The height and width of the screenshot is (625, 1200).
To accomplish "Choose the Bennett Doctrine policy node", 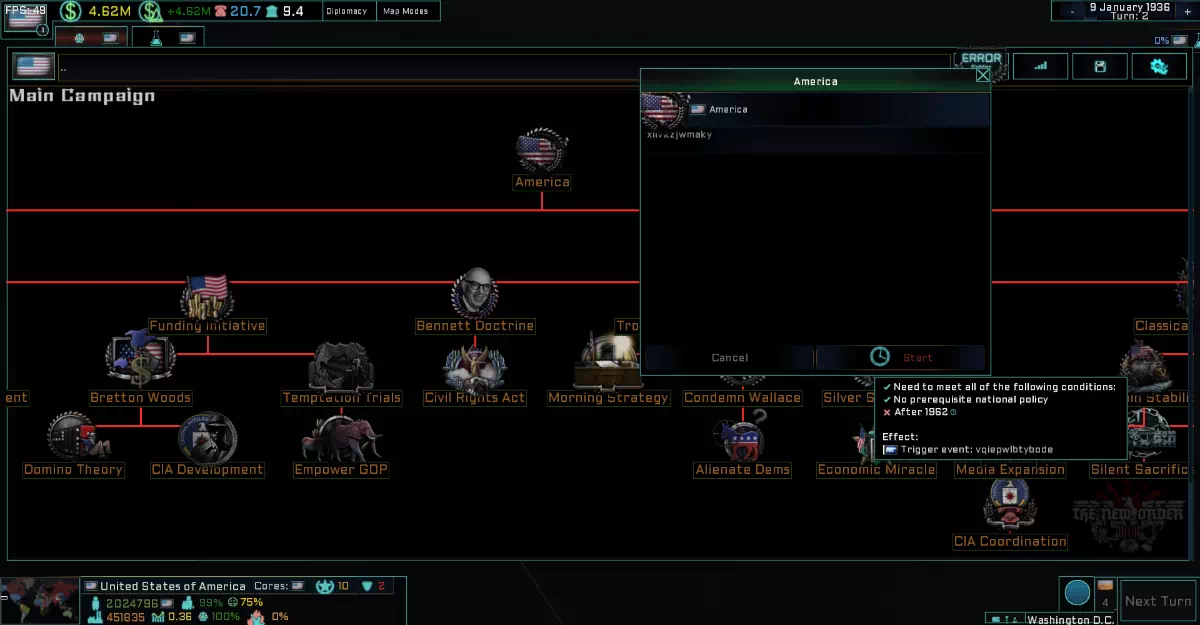I will 475,301.
